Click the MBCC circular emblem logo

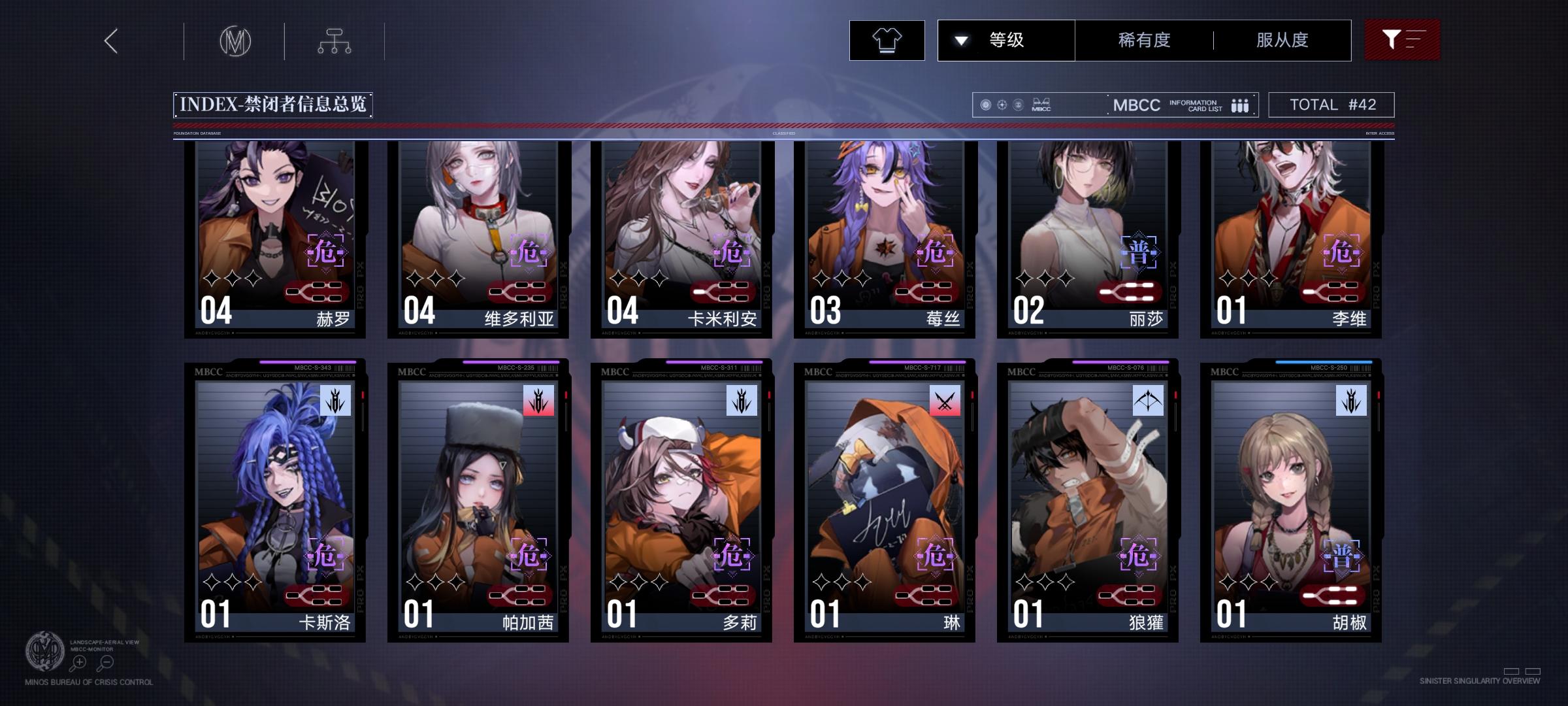click(235, 40)
